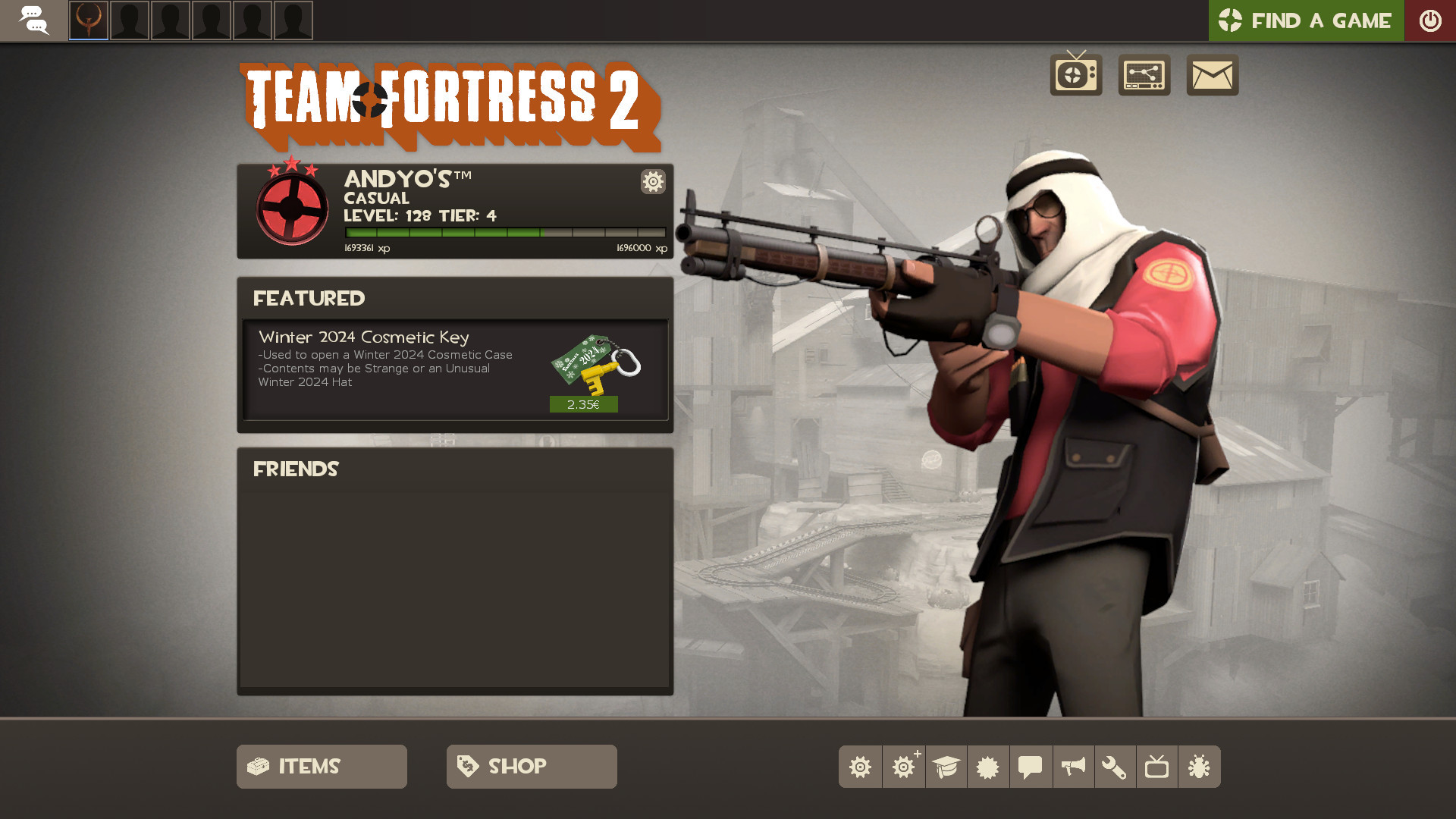Viewport: 1456px width, 819px height.
Task: Select the Training graduation cap icon
Action: [x=946, y=767]
